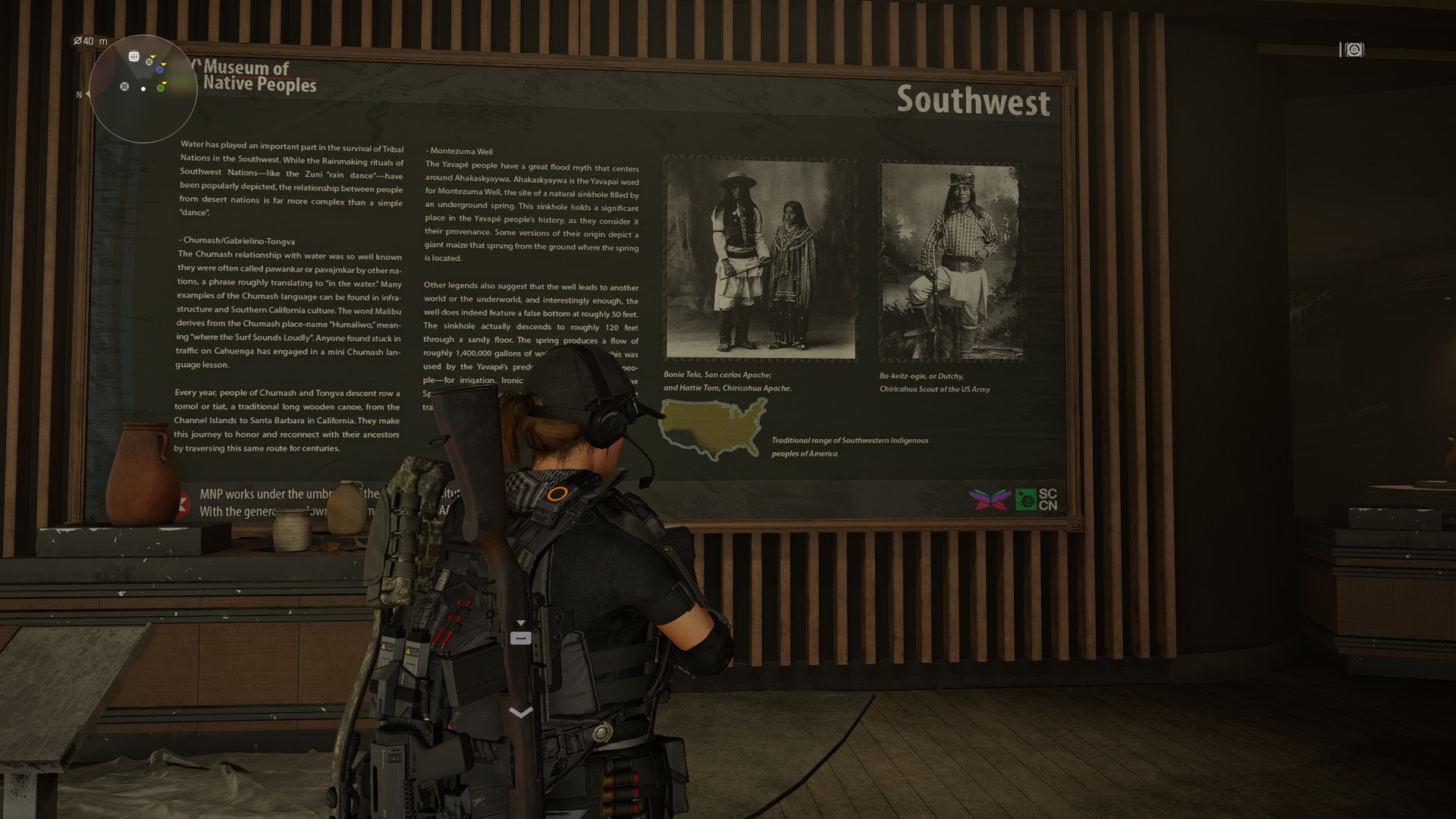Select the white grid loot icon on minimap
The height and width of the screenshot is (819, 1456).
point(133,56)
